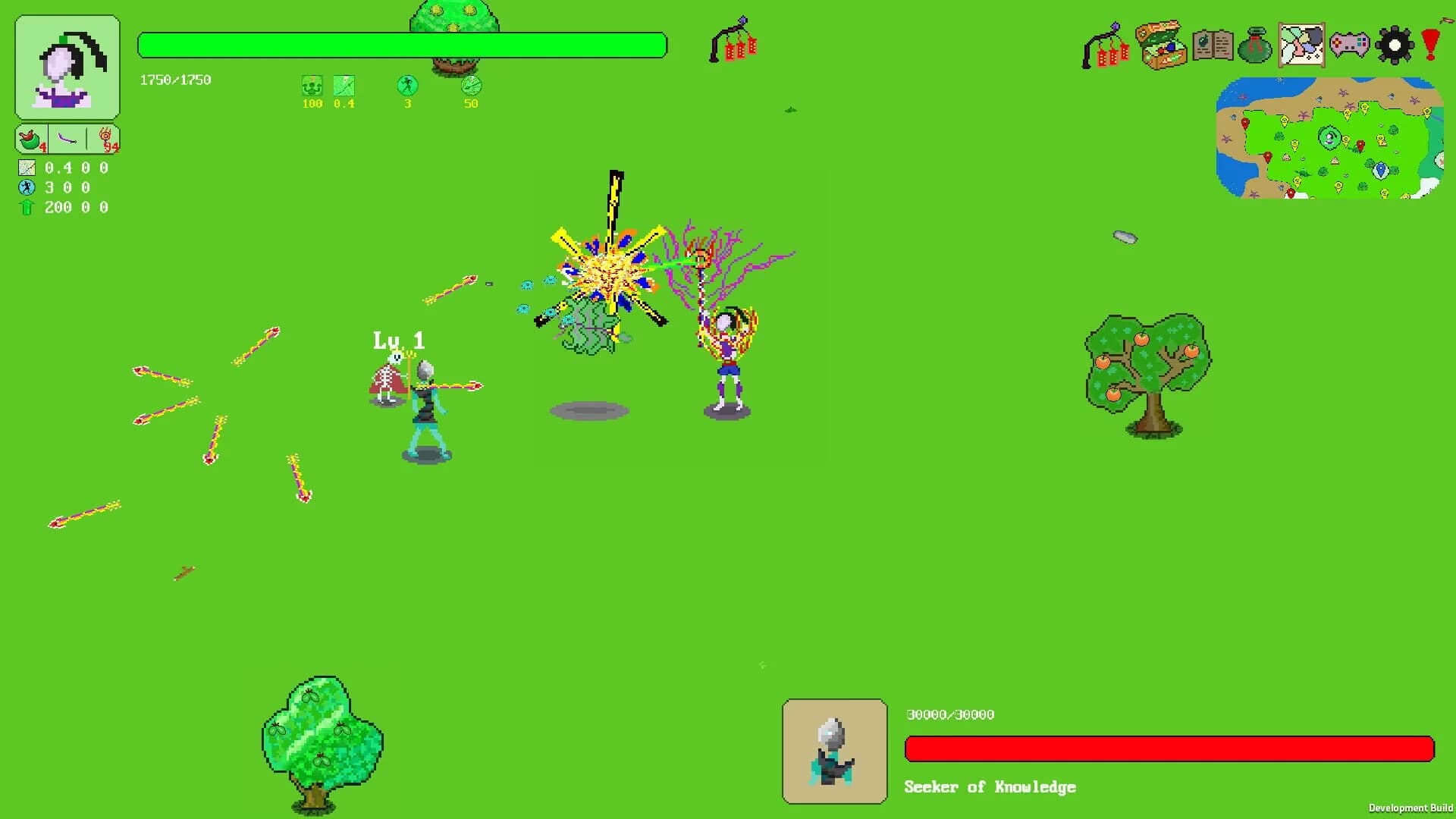
Task: Click the Seeker of Knowledge boss portrait
Action: pyautogui.click(x=835, y=752)
